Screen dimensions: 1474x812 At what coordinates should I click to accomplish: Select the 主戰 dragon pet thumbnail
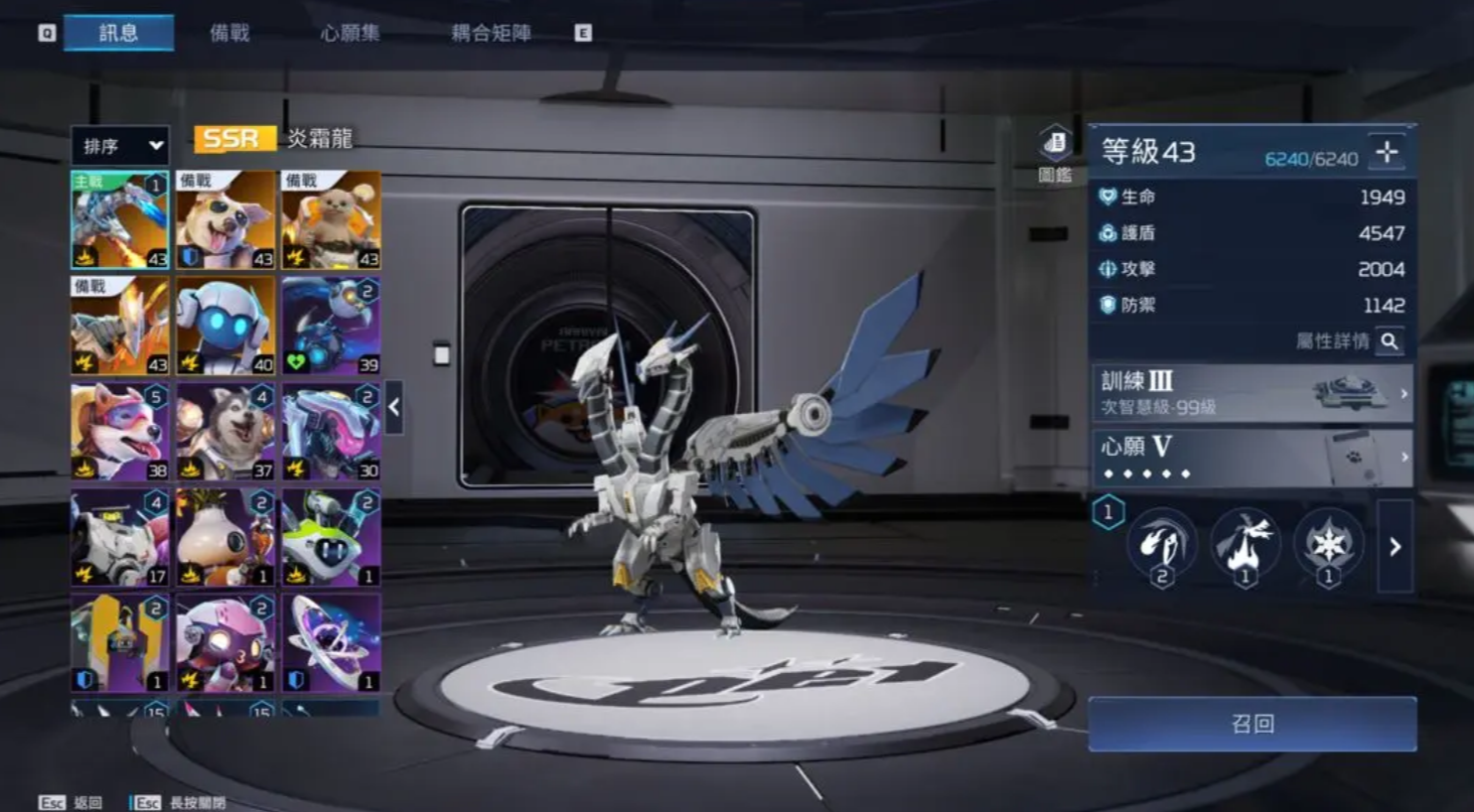[120, 220]
